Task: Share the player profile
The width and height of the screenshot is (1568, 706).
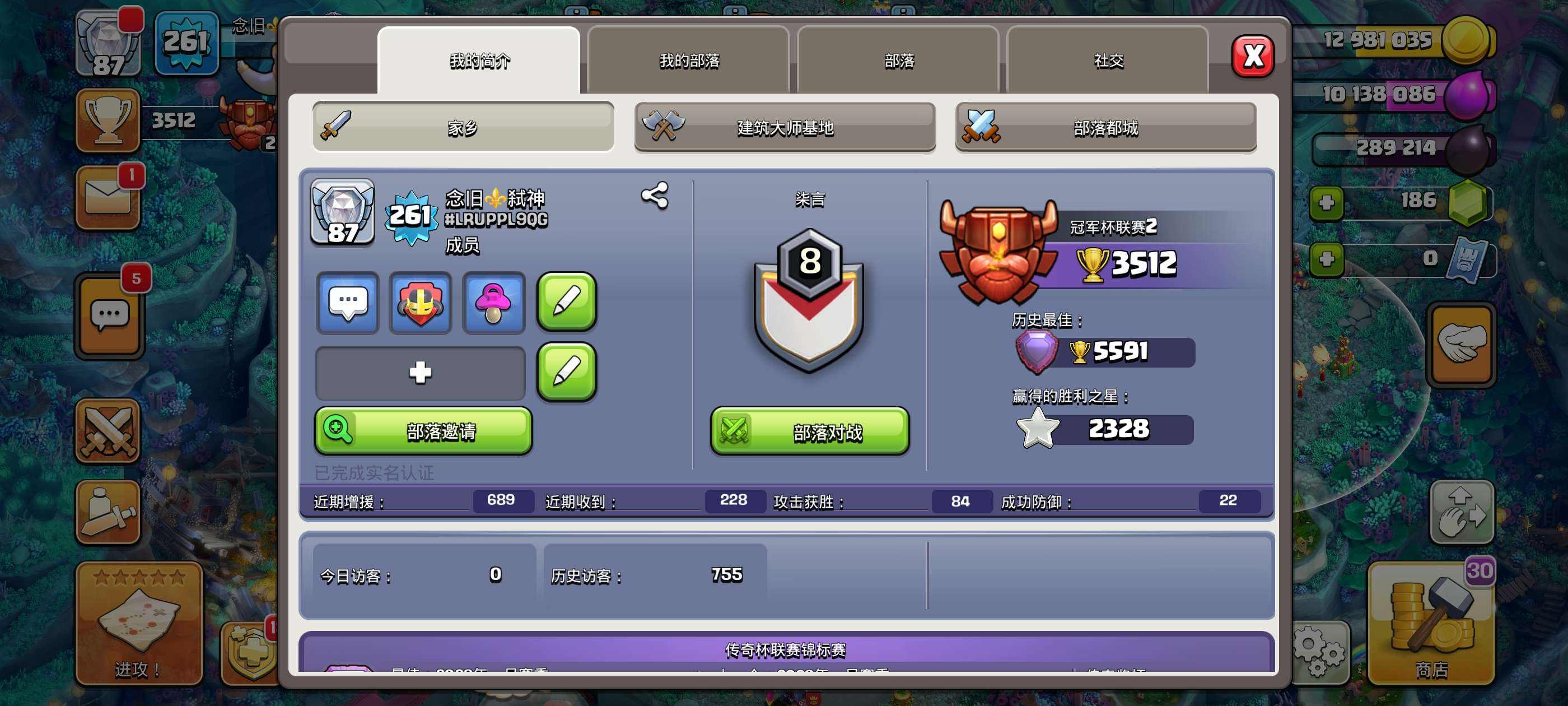Action: coord(654,196)
